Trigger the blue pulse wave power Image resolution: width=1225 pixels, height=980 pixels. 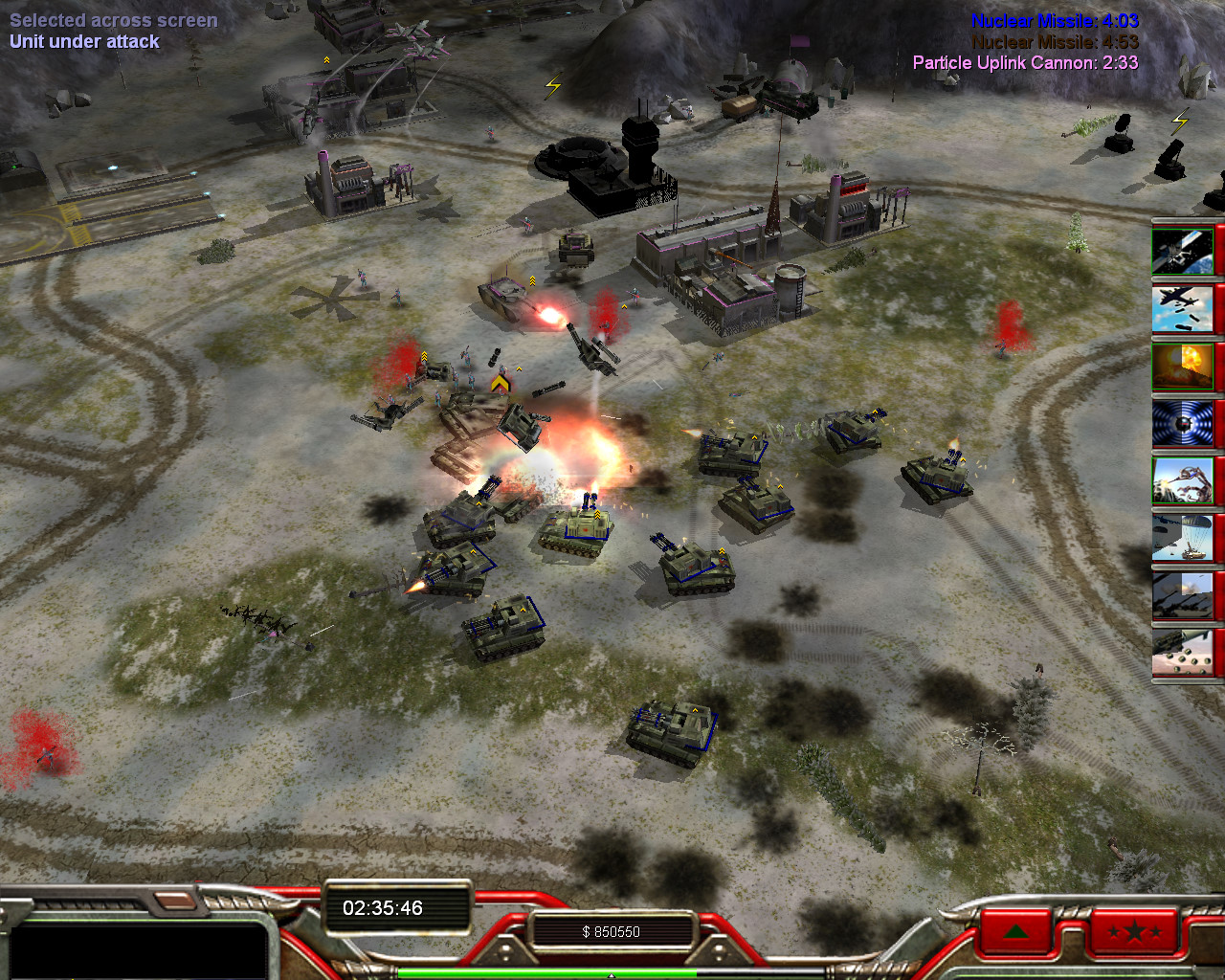pyautogui.click(x=1183, y=424)
